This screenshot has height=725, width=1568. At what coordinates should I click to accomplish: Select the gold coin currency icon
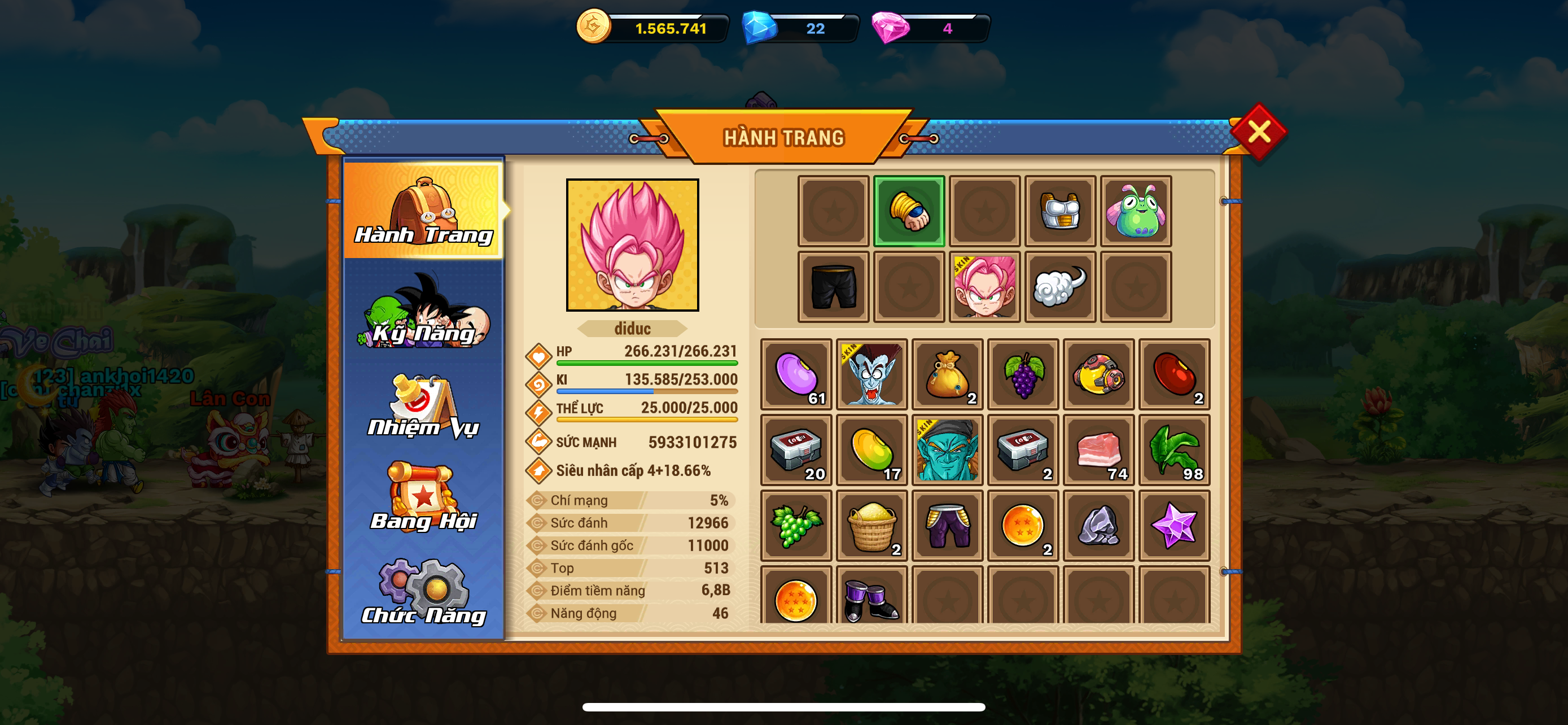593,27
